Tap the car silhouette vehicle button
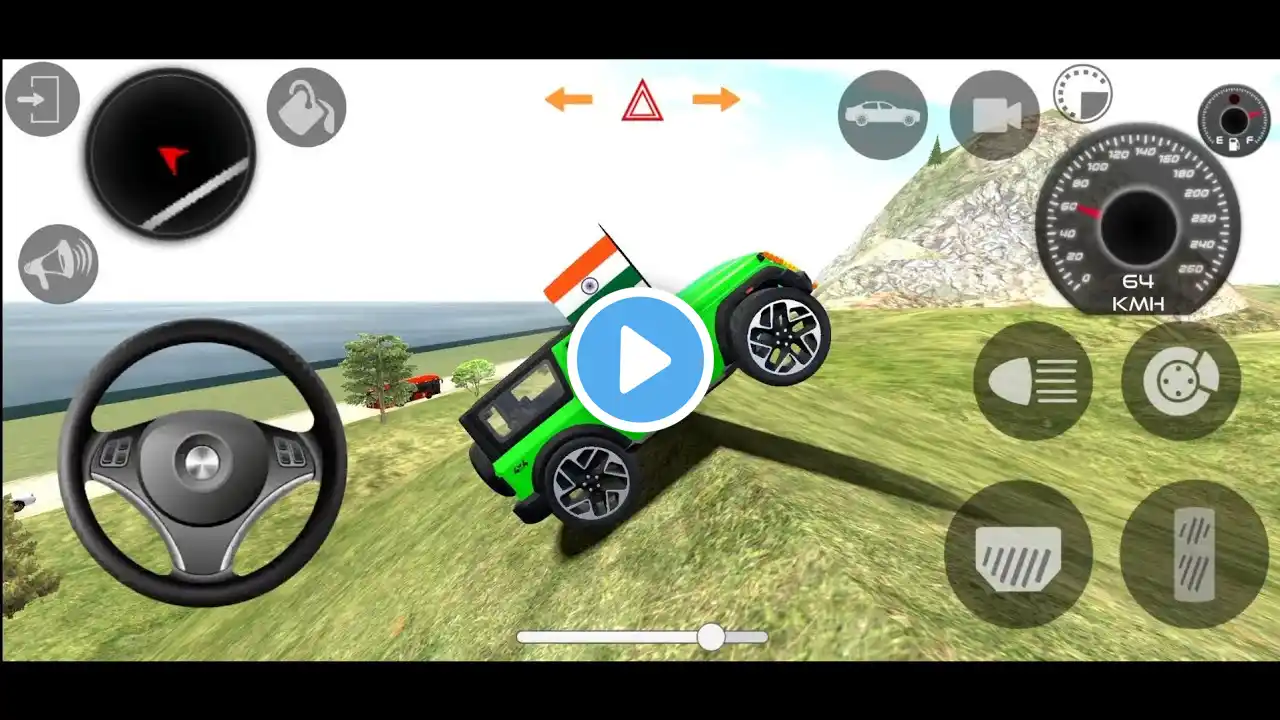 (x=882, y=114)
